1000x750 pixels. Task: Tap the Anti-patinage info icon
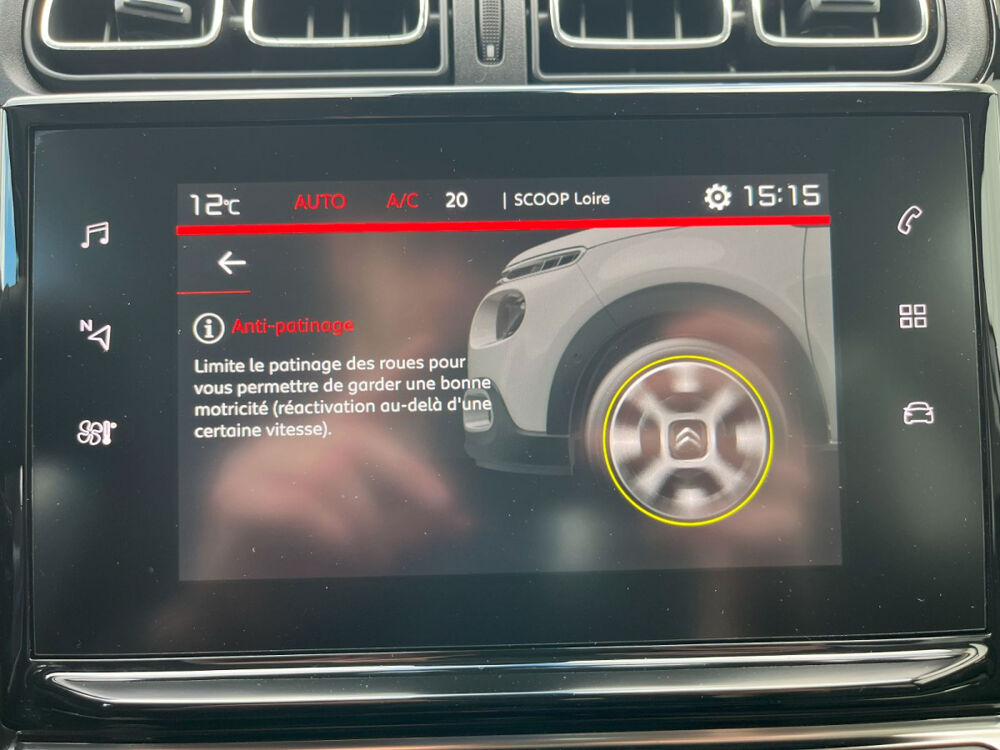(208, 327)
